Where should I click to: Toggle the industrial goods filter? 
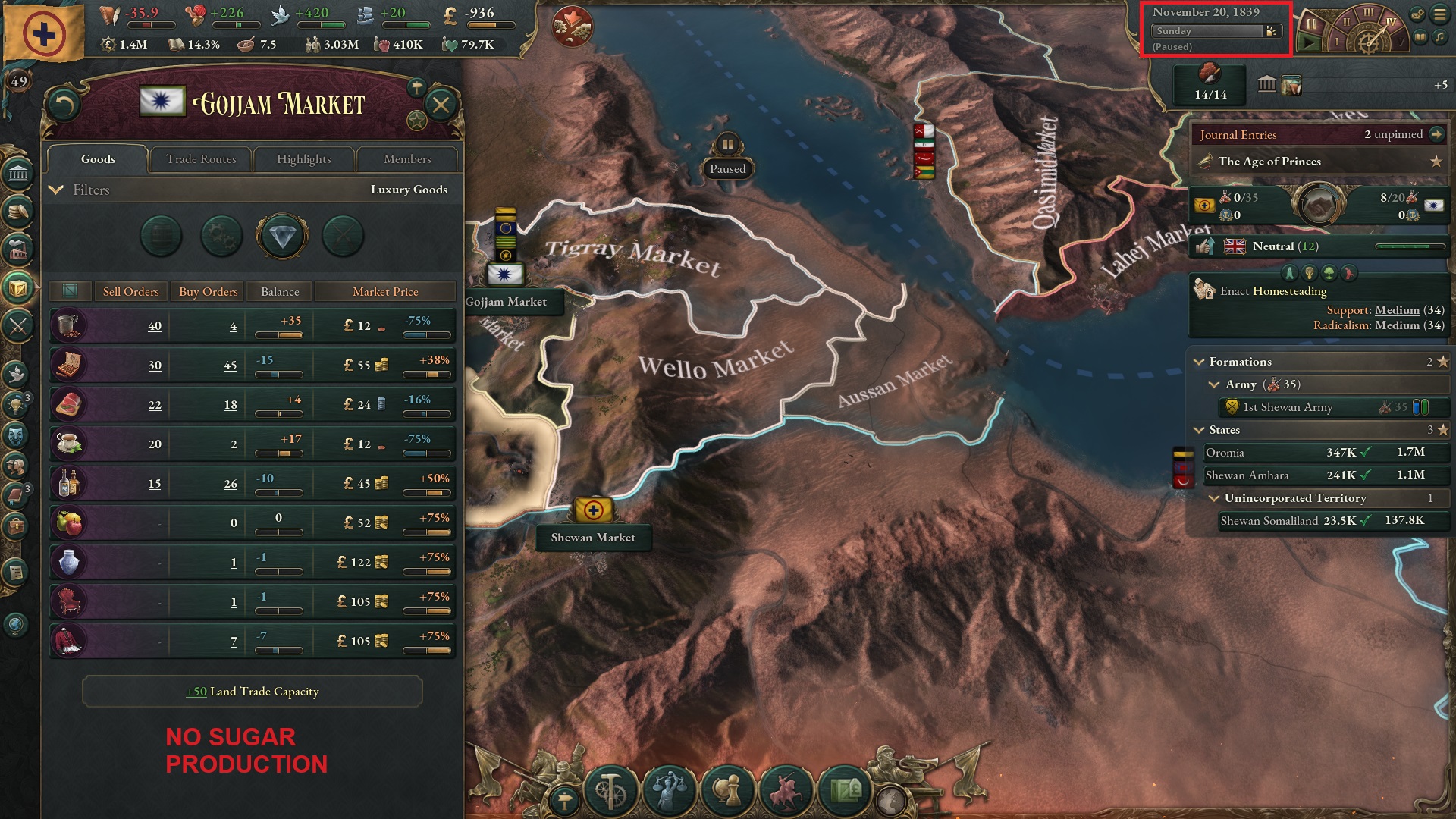pos(221,237)
